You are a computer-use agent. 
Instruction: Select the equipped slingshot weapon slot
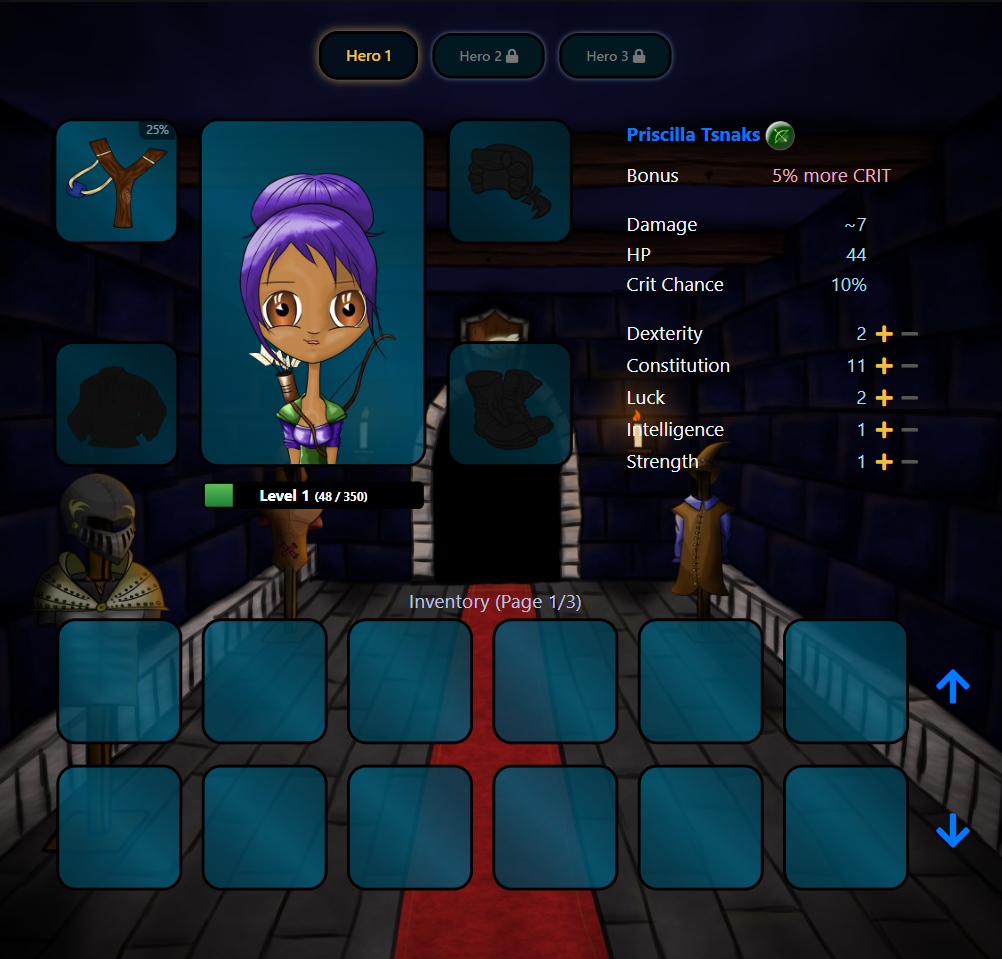click(116, 181)
